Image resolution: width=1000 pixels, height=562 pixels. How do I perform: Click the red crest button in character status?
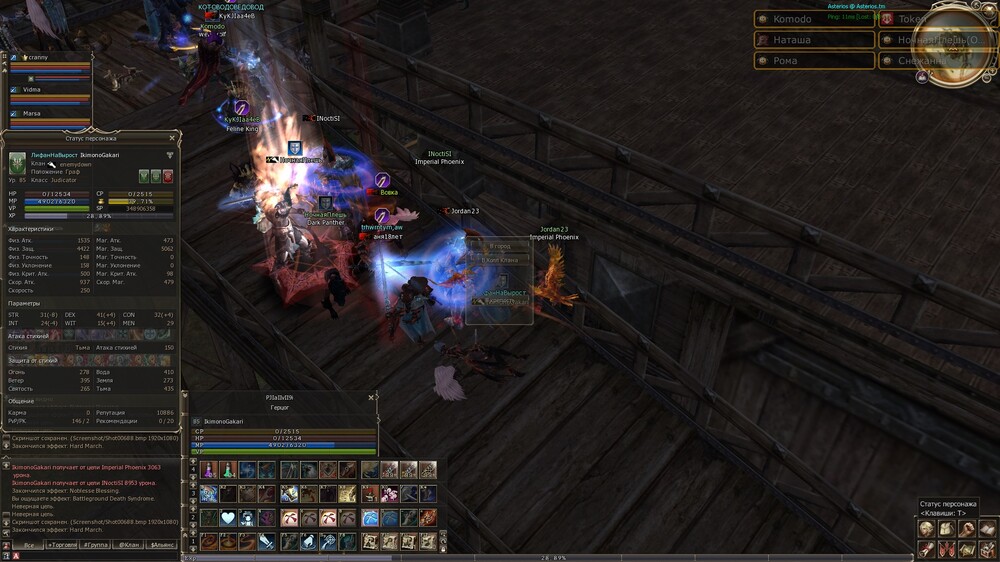[168, 177]
